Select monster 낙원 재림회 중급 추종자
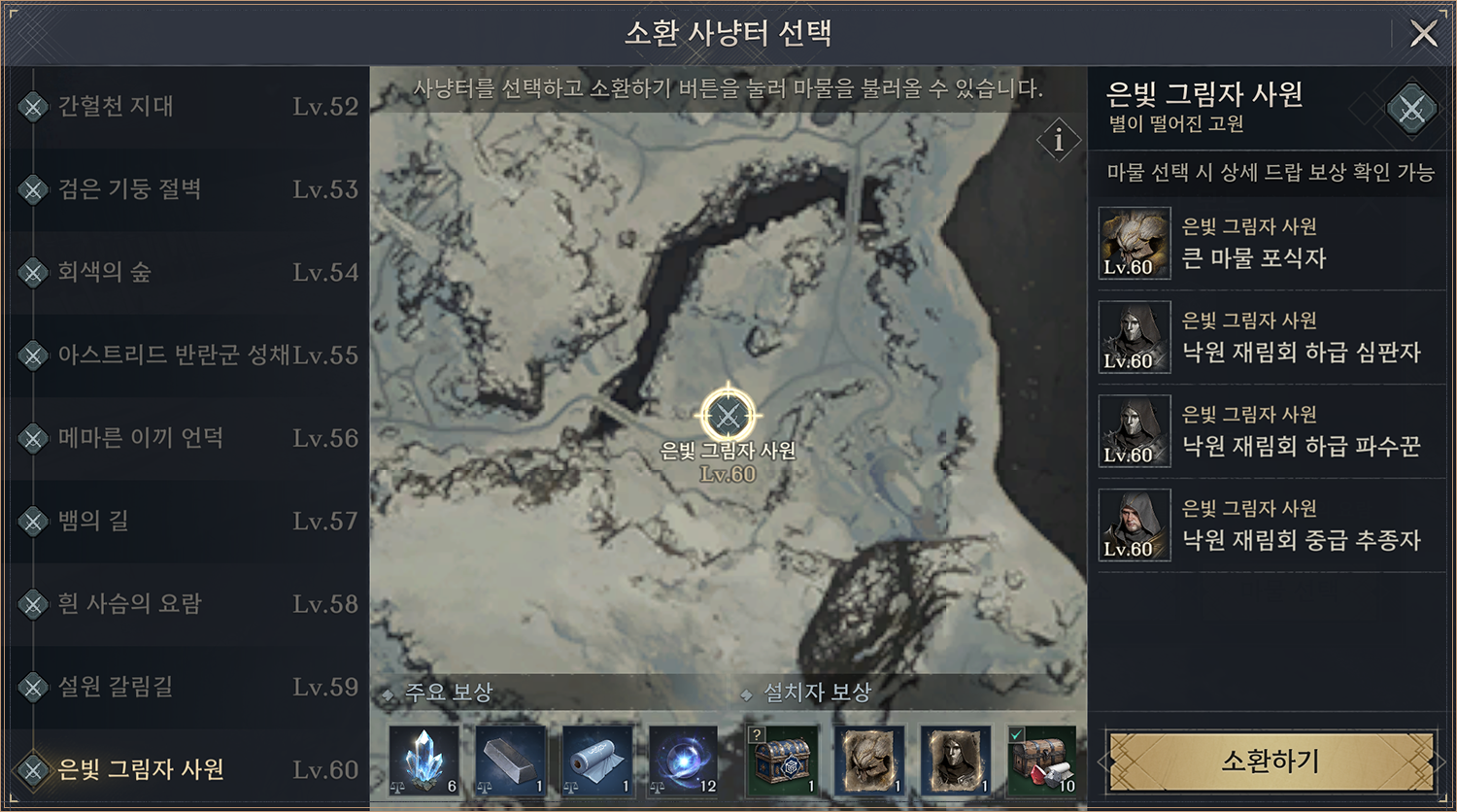The image size is (1457, 812). 1271,525
